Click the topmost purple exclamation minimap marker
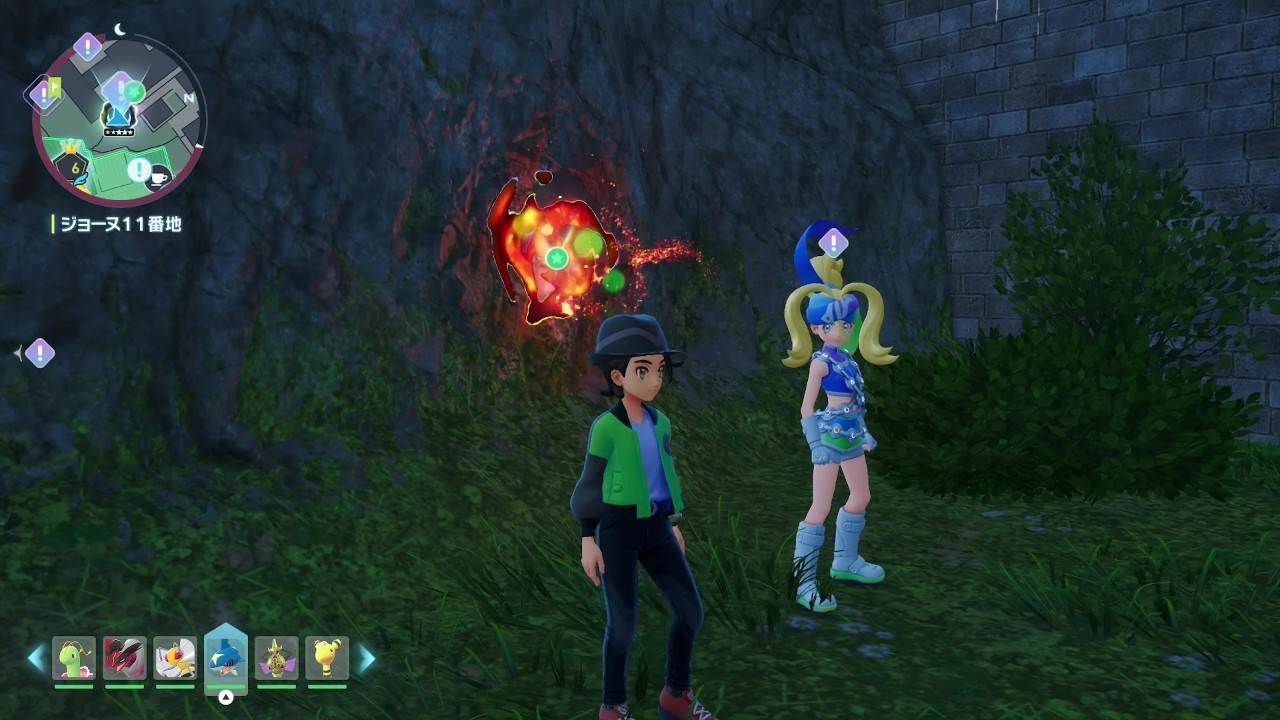The height and width of the screenshot is (720, 1280). click(88, 46)
